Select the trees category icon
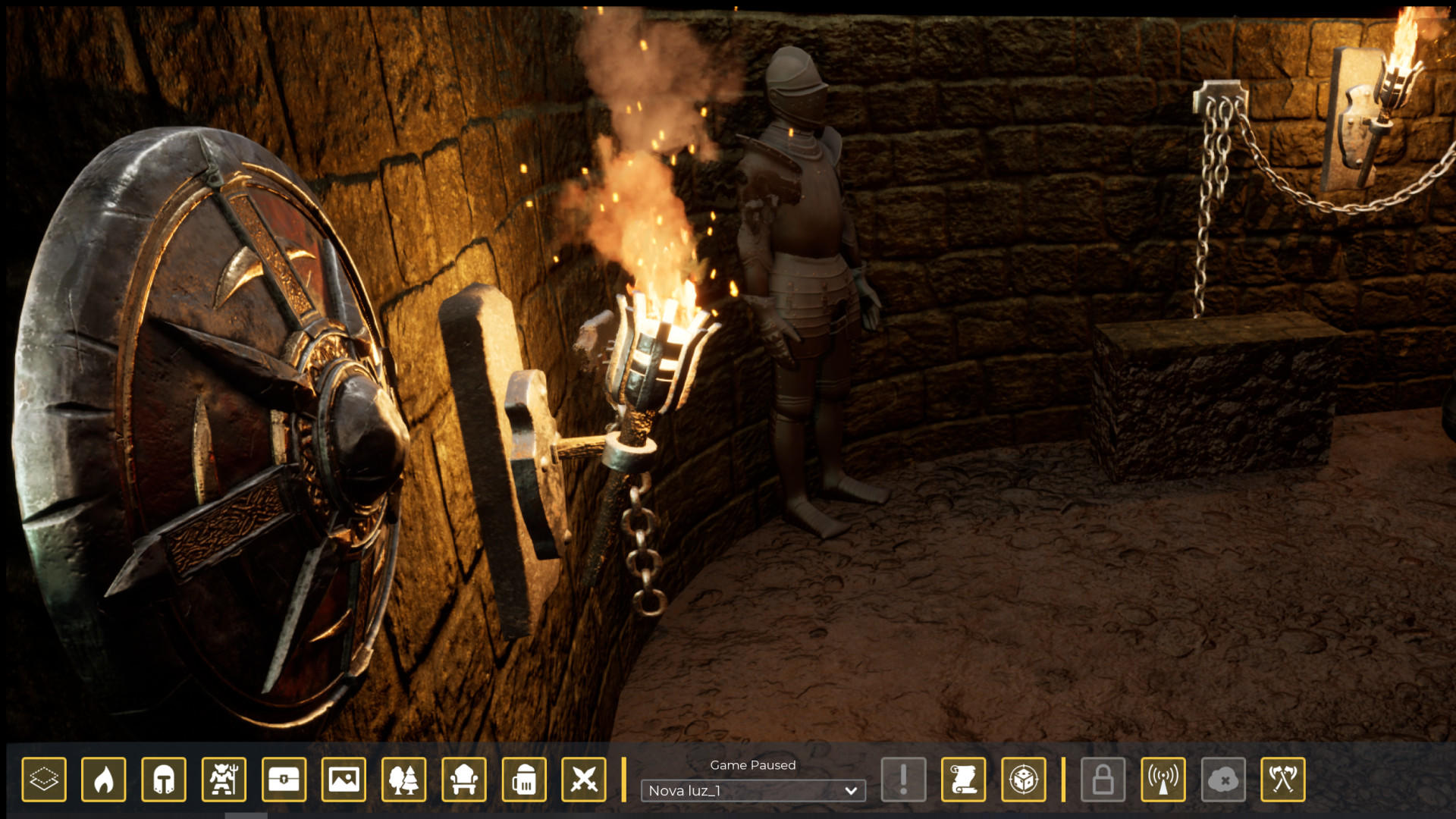This screenshot has width=1456, height=819. tap(403, 779)
